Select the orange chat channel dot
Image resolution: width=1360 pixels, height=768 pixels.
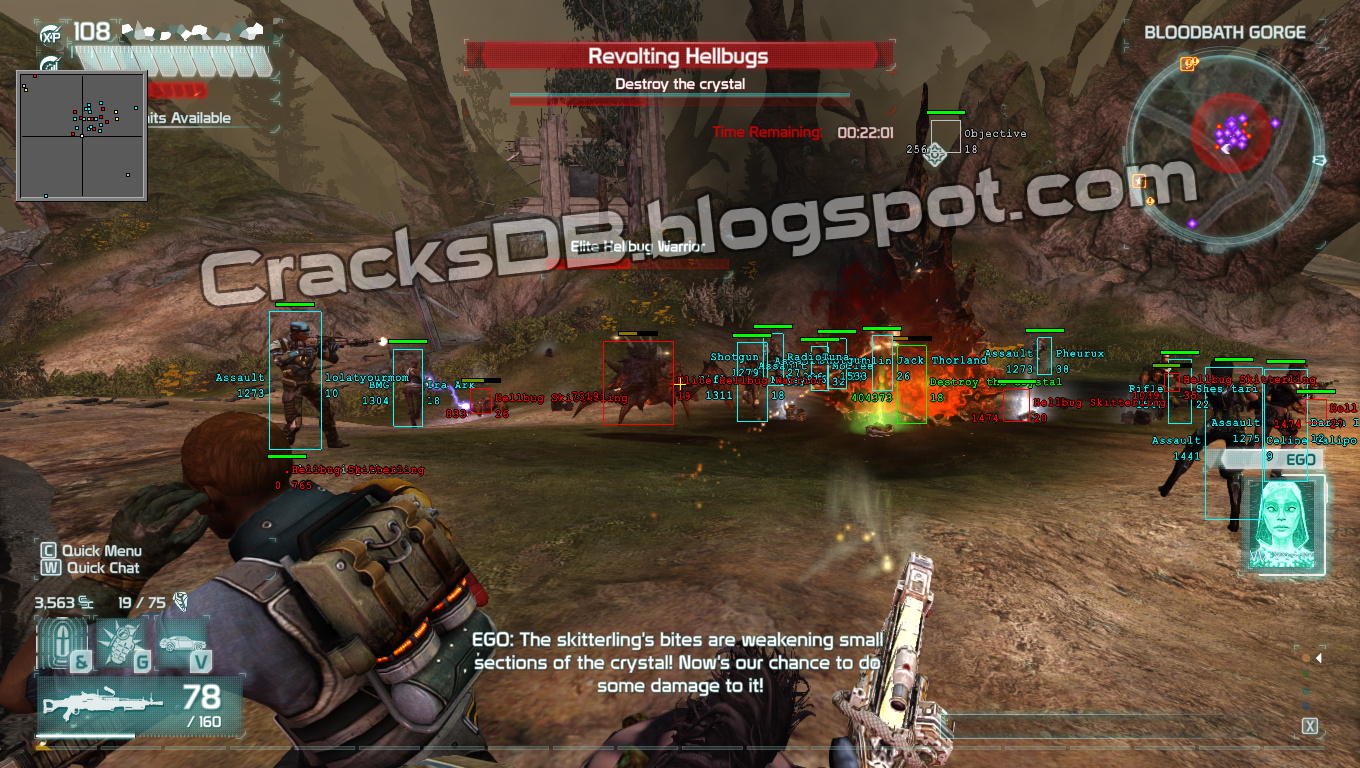click(1306, 658)
